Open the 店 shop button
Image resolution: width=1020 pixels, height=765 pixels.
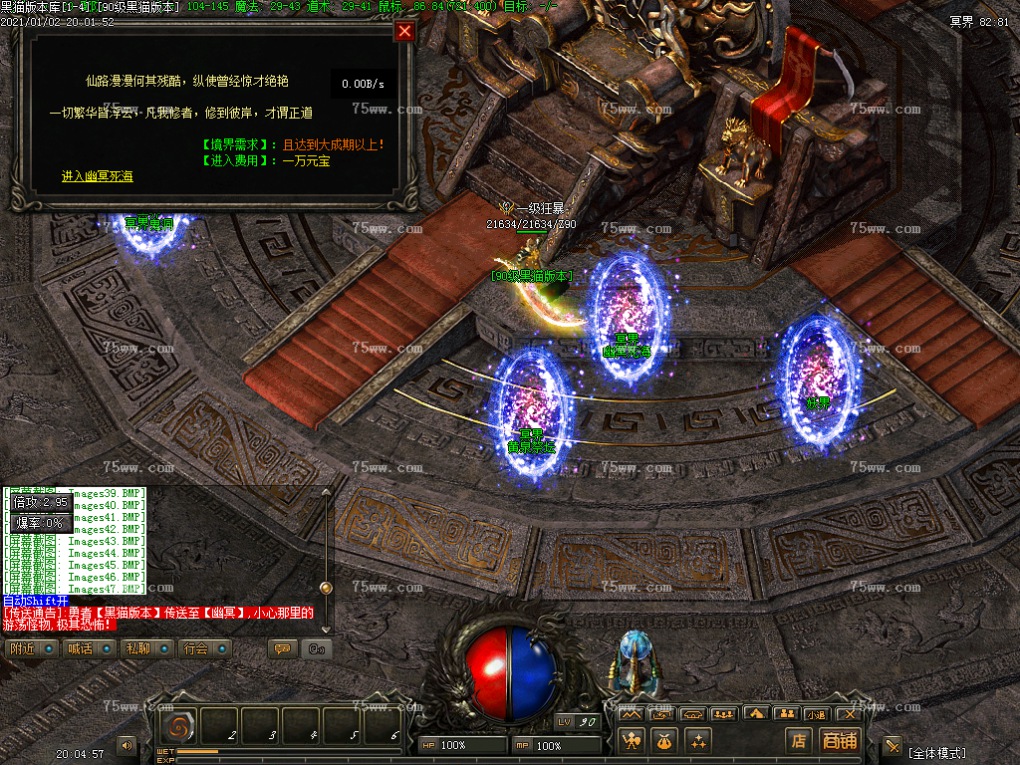coord(798,740)
